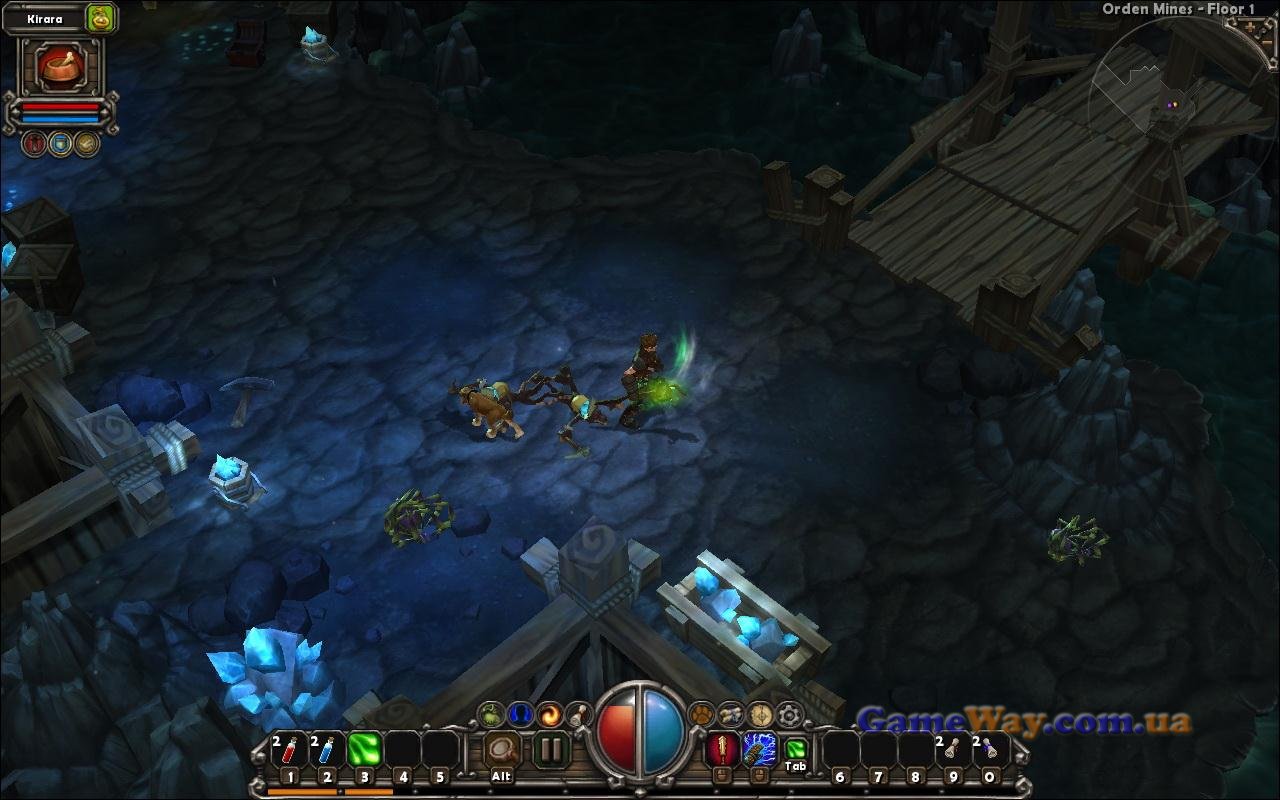Screen dimensions: 1280x800
Task: Select the red sword left-click skill
Action: click(720, 748)
